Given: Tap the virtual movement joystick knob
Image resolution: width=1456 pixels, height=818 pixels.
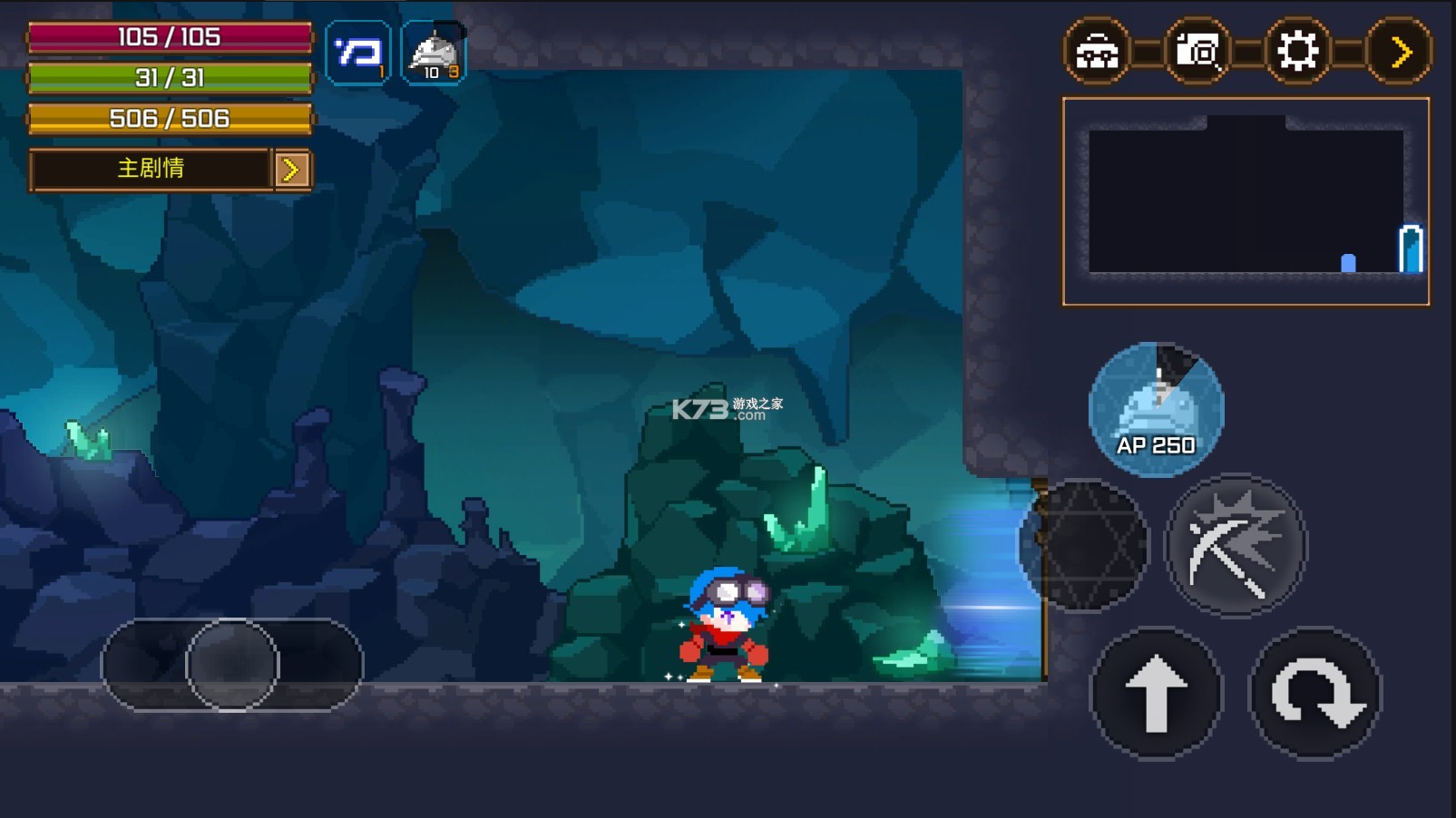Looking at the screenshot, I should [x=232, y=665].
